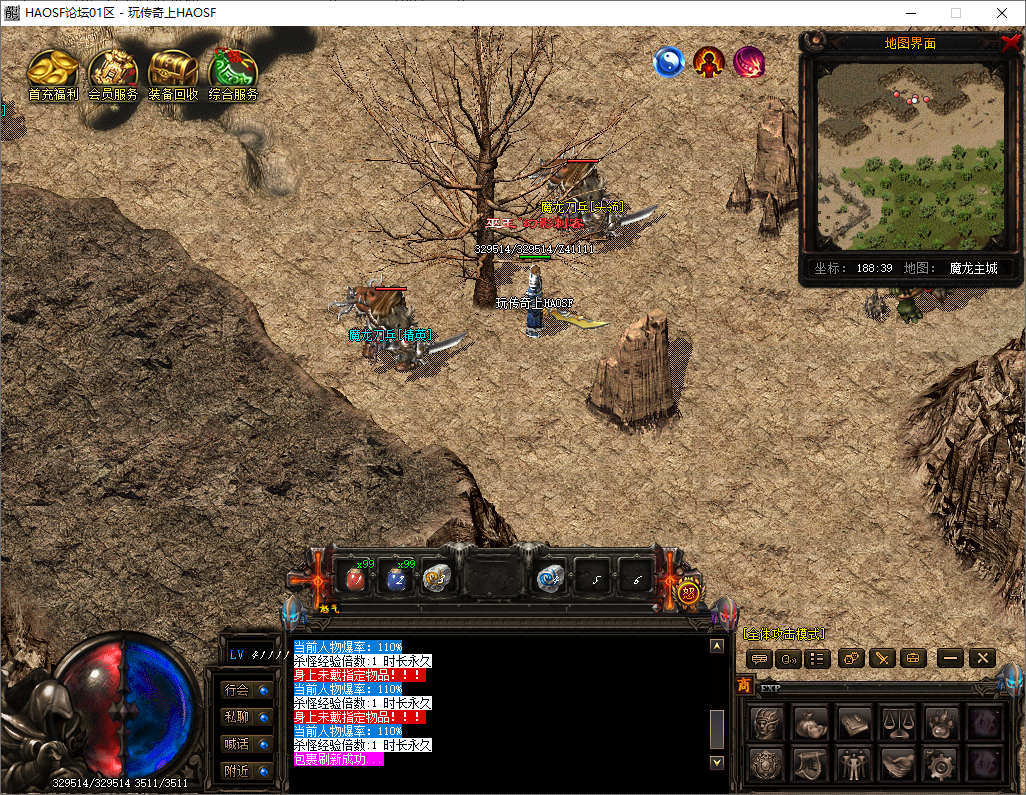
Task: Open 装备回收 treasure chest icon
Action: [x=173, y=73]
